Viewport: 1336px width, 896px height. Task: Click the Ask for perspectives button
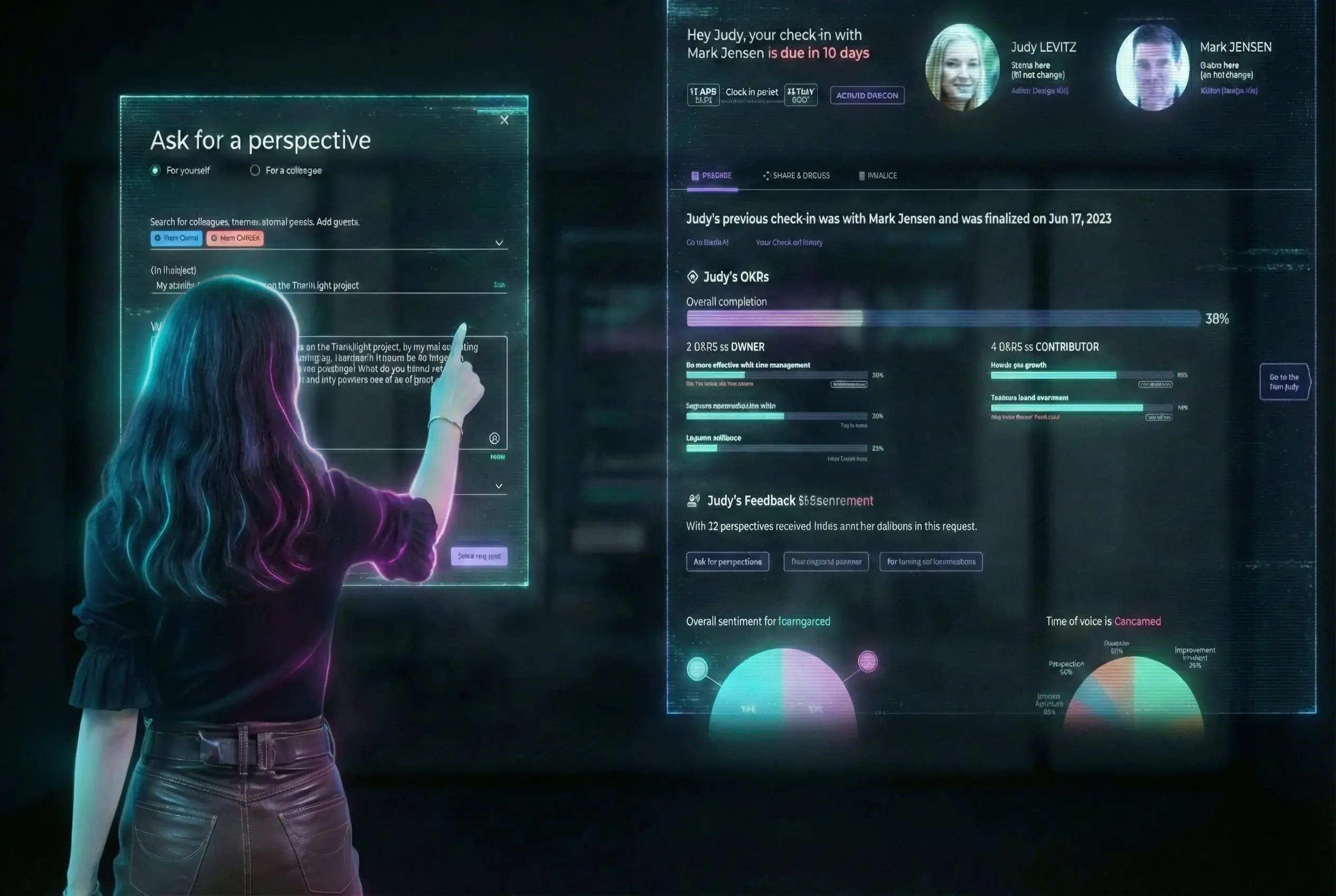727,562
